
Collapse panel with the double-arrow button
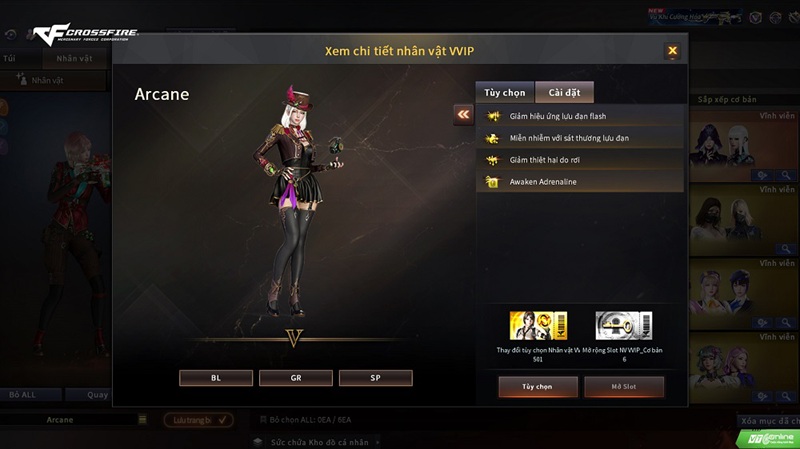[x=463, y=115]
